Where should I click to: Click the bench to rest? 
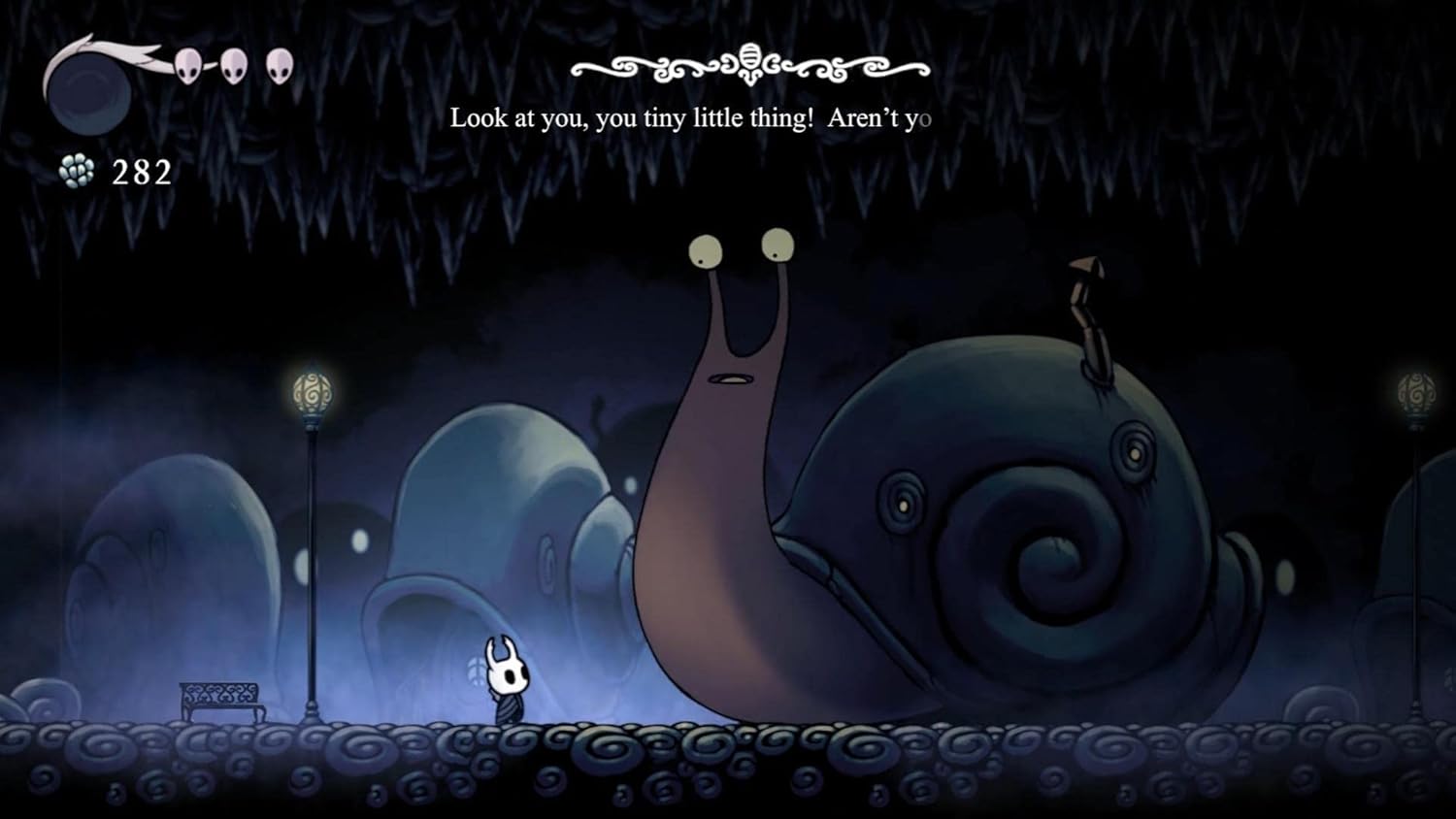[221, 699]
